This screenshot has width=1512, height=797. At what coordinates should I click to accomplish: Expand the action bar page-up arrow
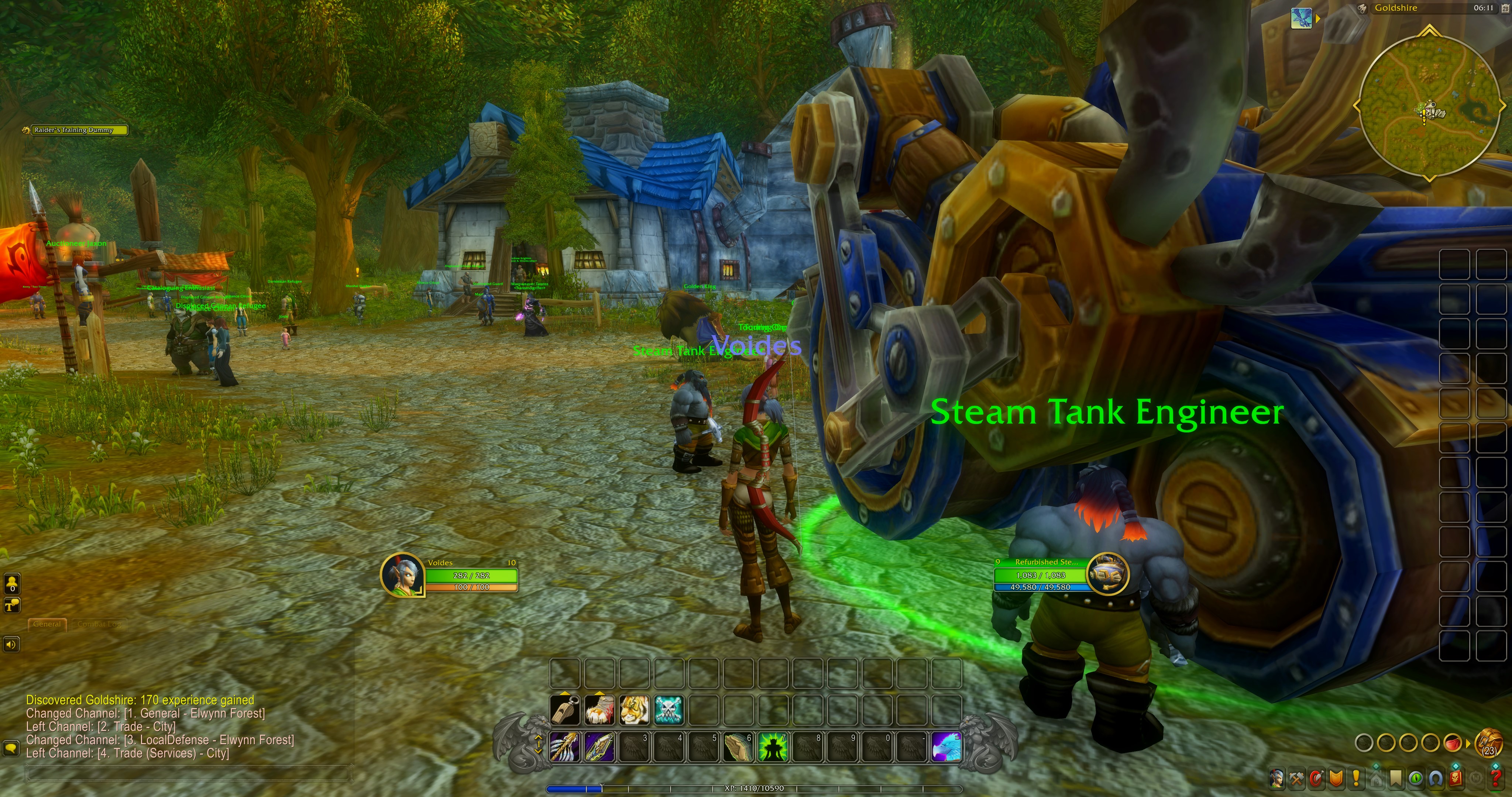click(x=539, y=737)
